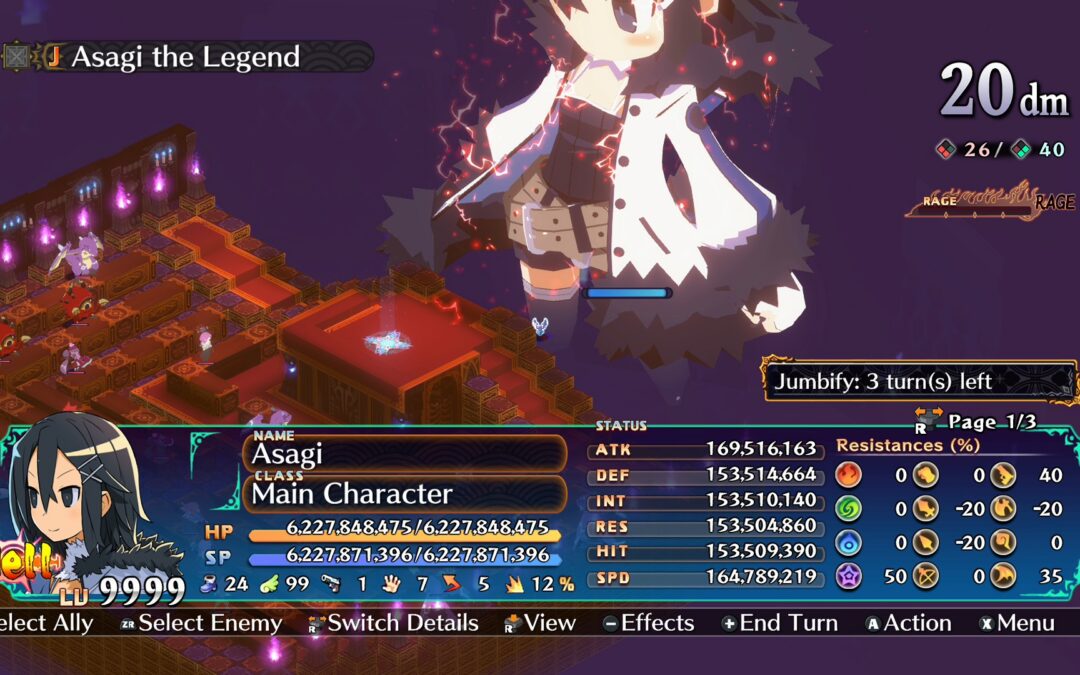Select the Asagi name field
Image resolution: width=1080 pixels, height=675 pixels.
point(406,453)
